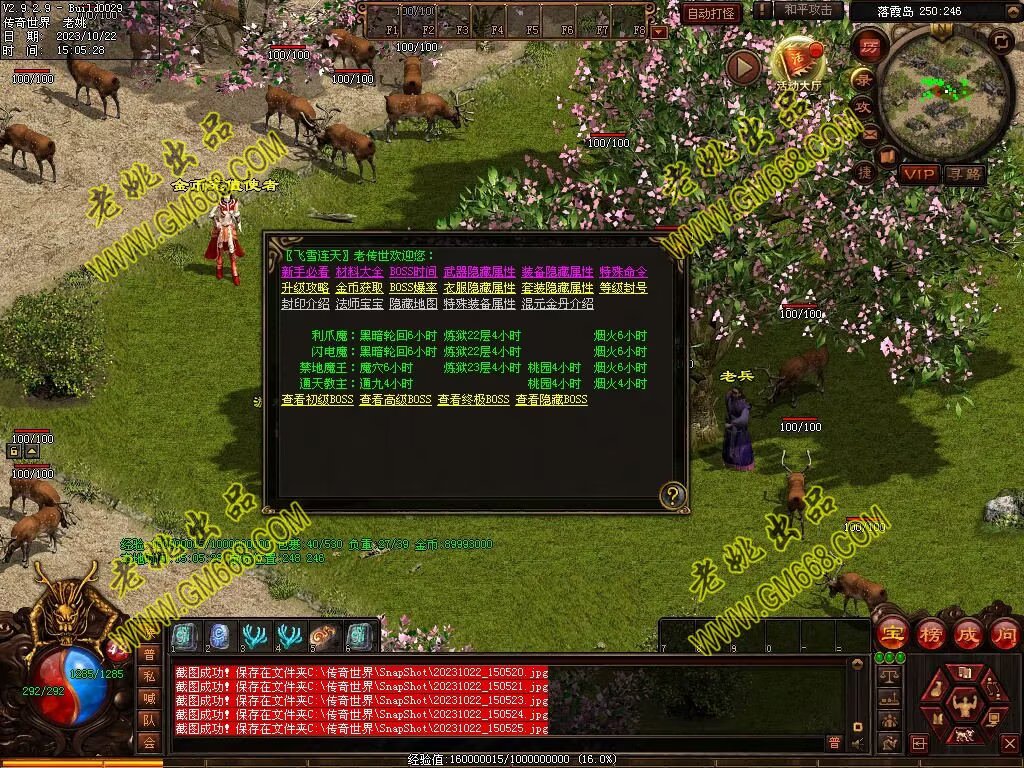Open the mail envelope icon
Screen dimensions: 1024x768
(869, 133)
